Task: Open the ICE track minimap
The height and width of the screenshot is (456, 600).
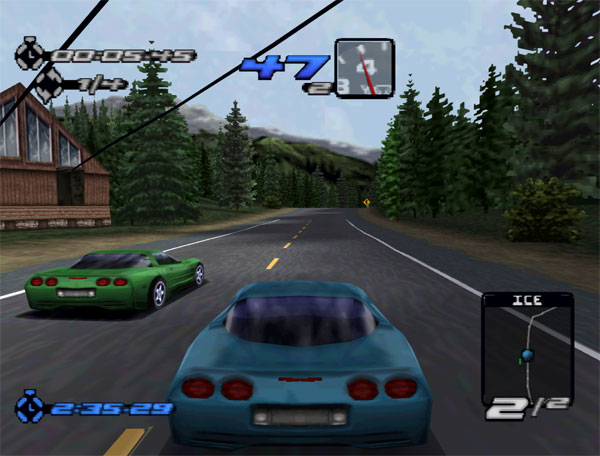Action: (x=527, y=348)
